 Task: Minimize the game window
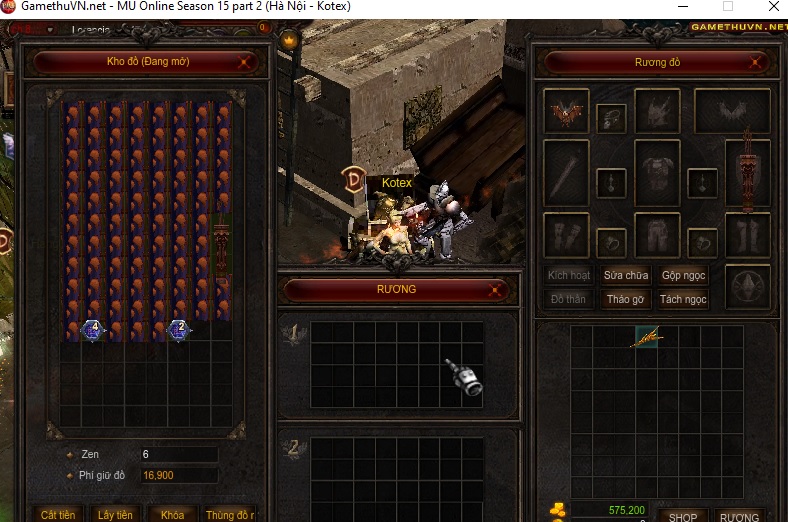coord(683,6)
